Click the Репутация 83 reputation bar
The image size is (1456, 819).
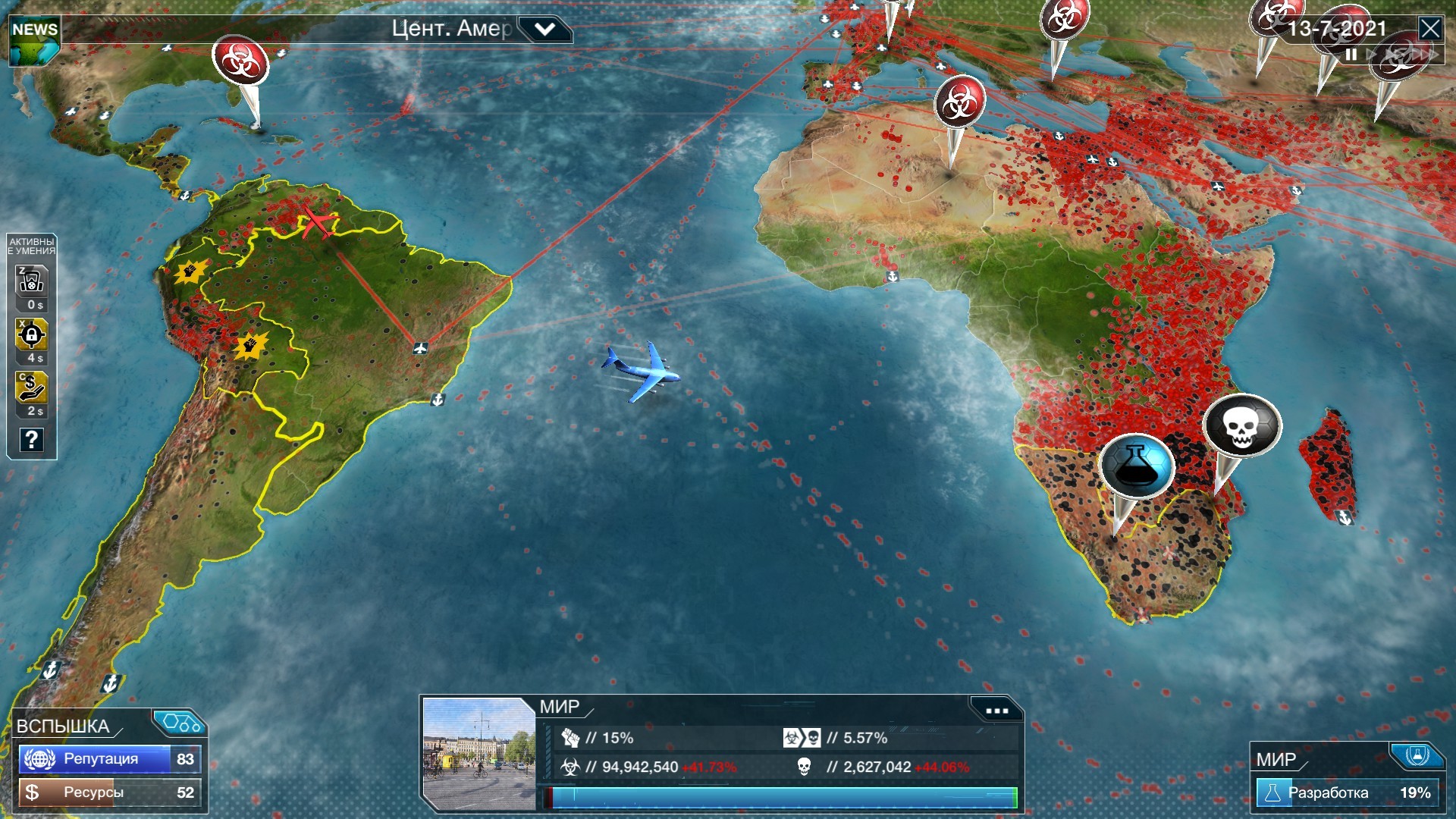(106, 758)
